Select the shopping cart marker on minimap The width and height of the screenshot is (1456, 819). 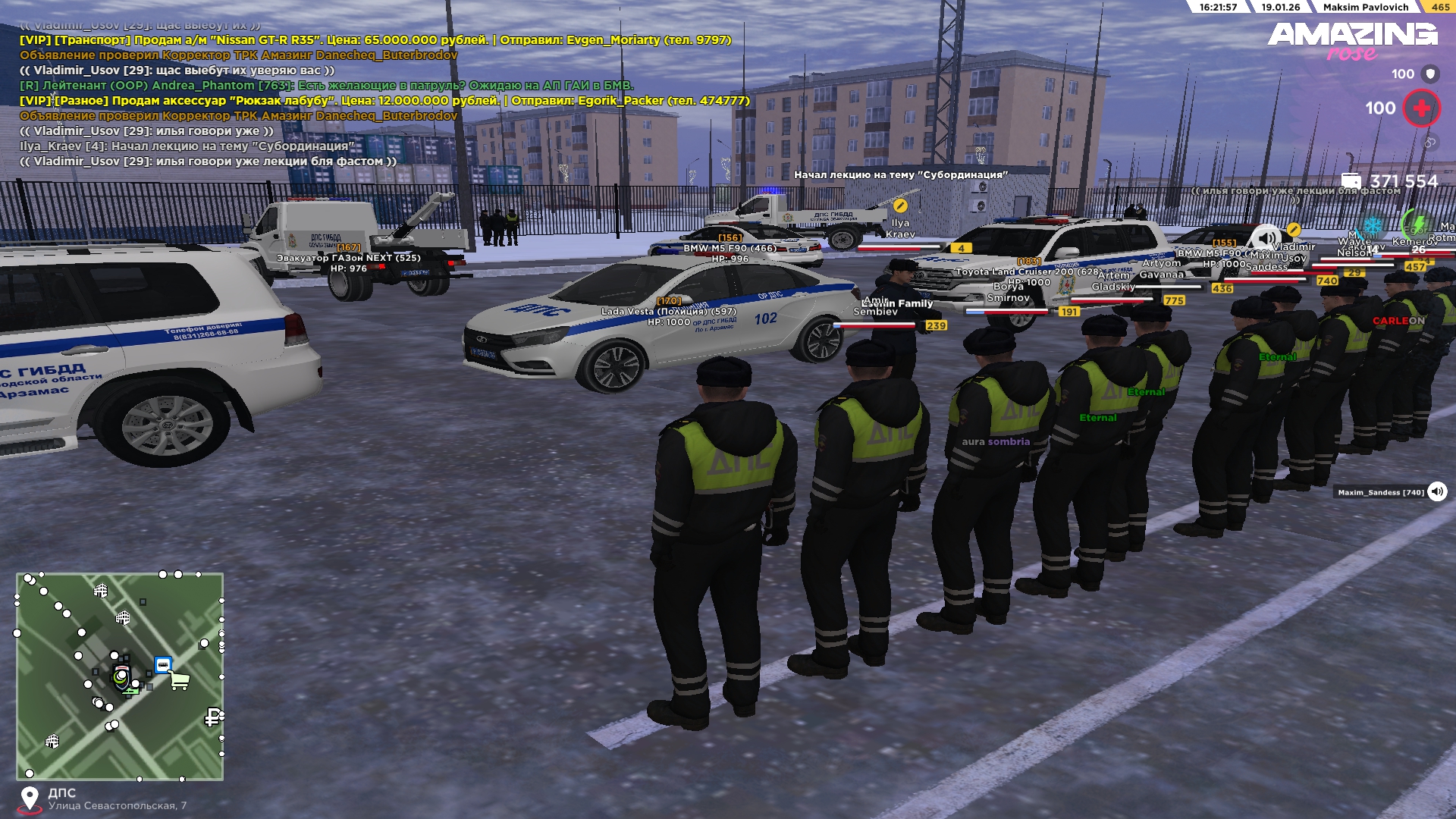point(180,680)
